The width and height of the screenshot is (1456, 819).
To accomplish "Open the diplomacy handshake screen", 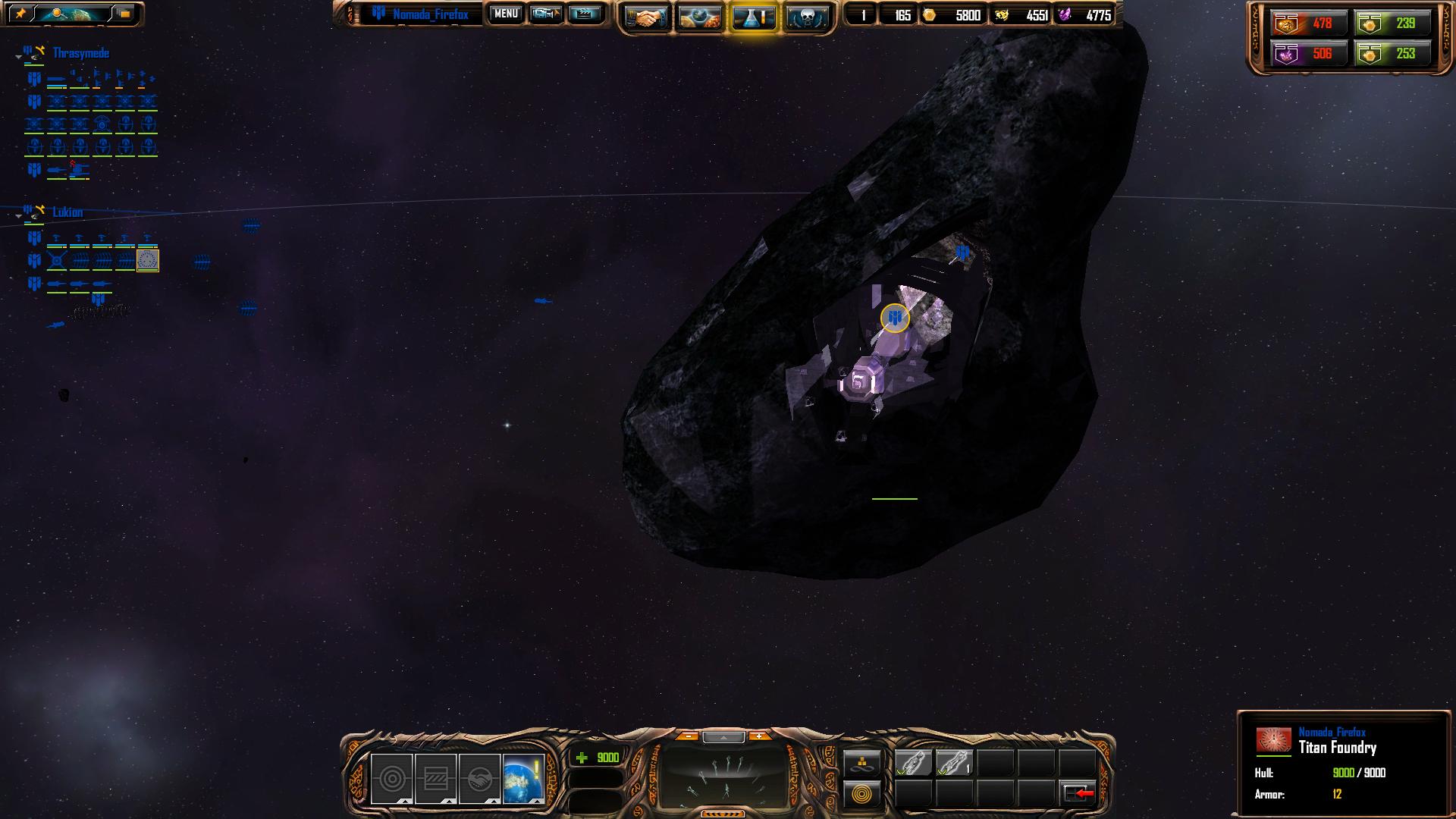I will [x=645, y=17].
